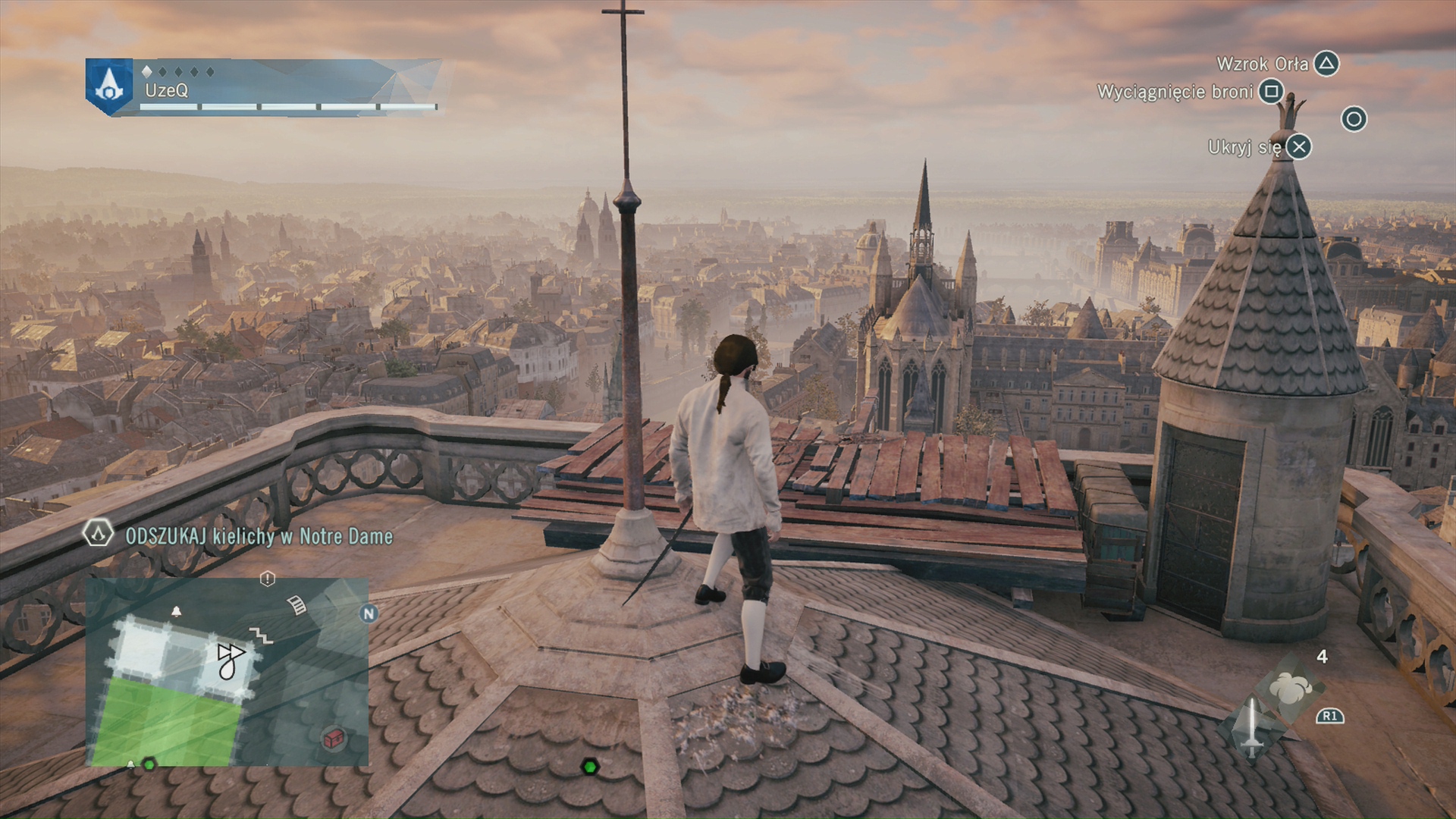Click the north compass N indicator
Image resolution: width=1456 pixels, height=819 pixels.
369,613
